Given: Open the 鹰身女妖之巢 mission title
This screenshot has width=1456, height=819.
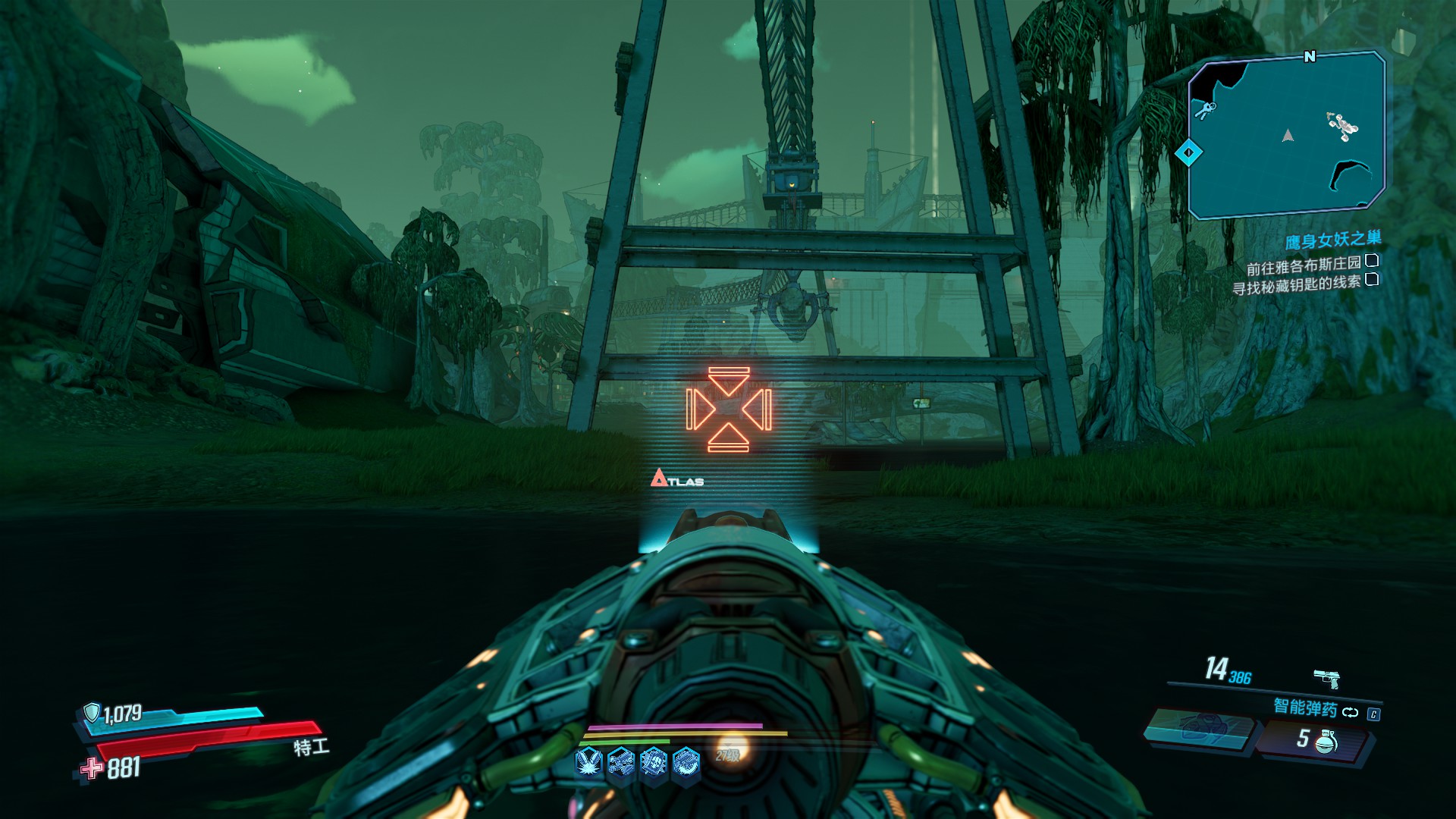Looking at the screenshot, I should tap(1332, 241).
